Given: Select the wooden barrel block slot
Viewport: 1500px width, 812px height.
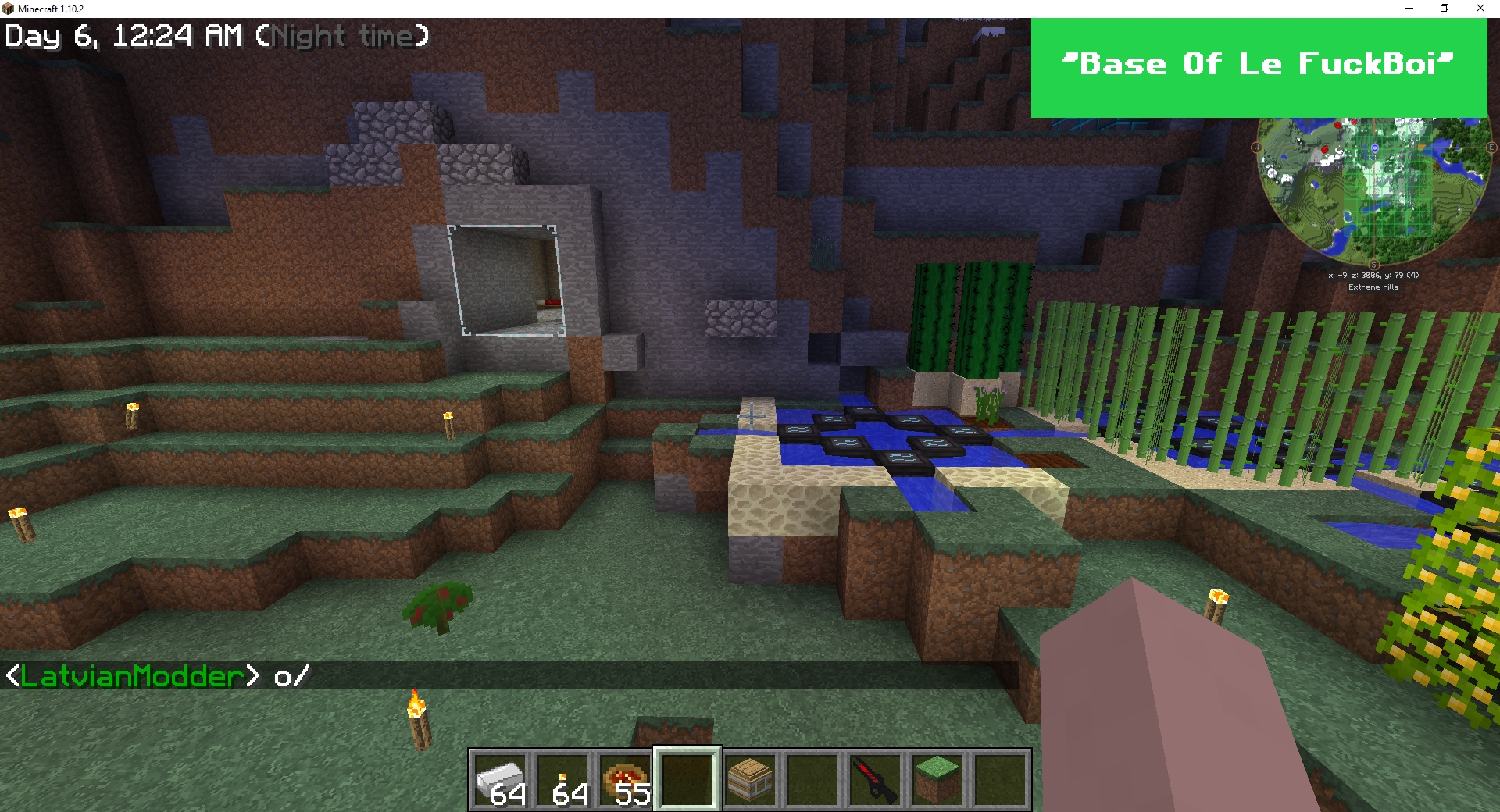Looking at the screenshot, I should (750, 779).
